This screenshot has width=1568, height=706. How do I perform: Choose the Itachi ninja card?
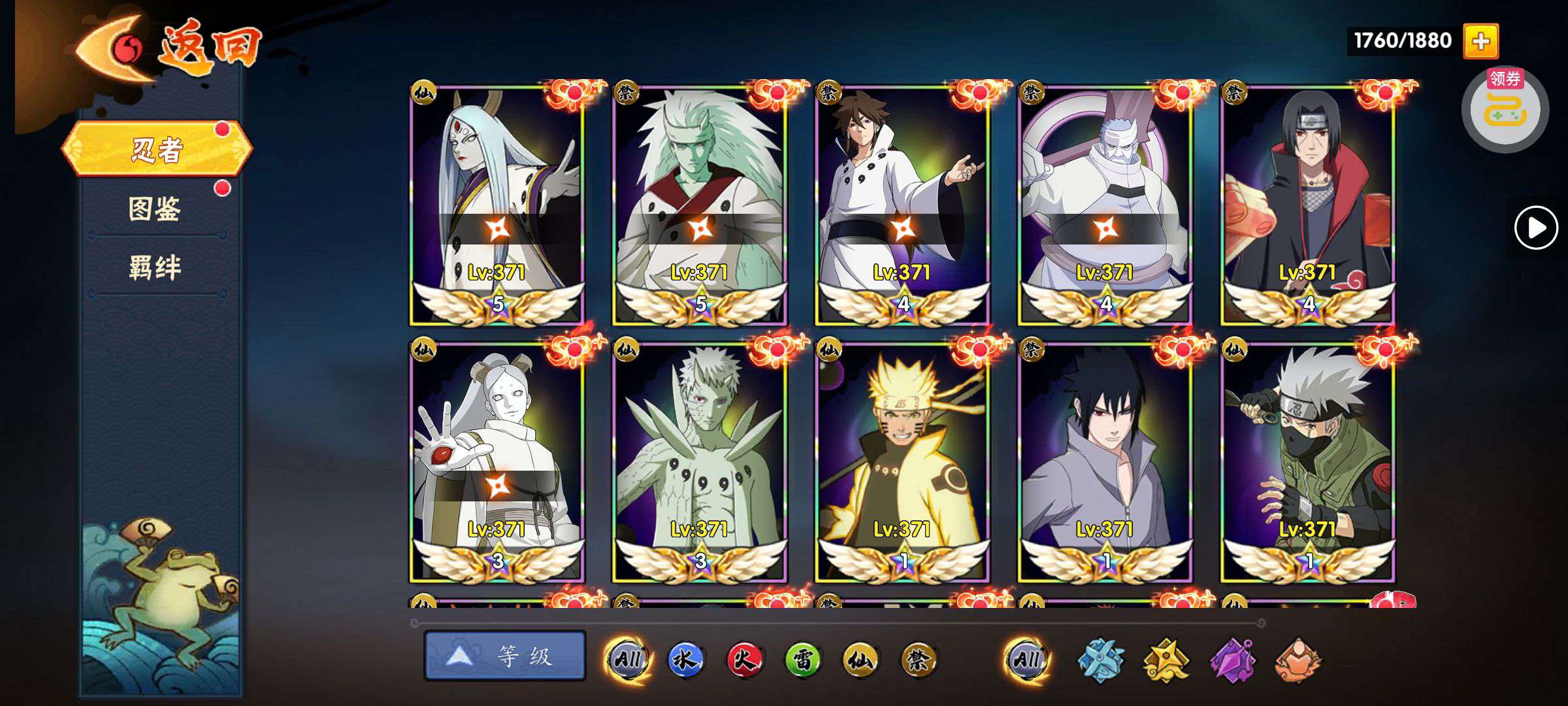[1307, 204]
